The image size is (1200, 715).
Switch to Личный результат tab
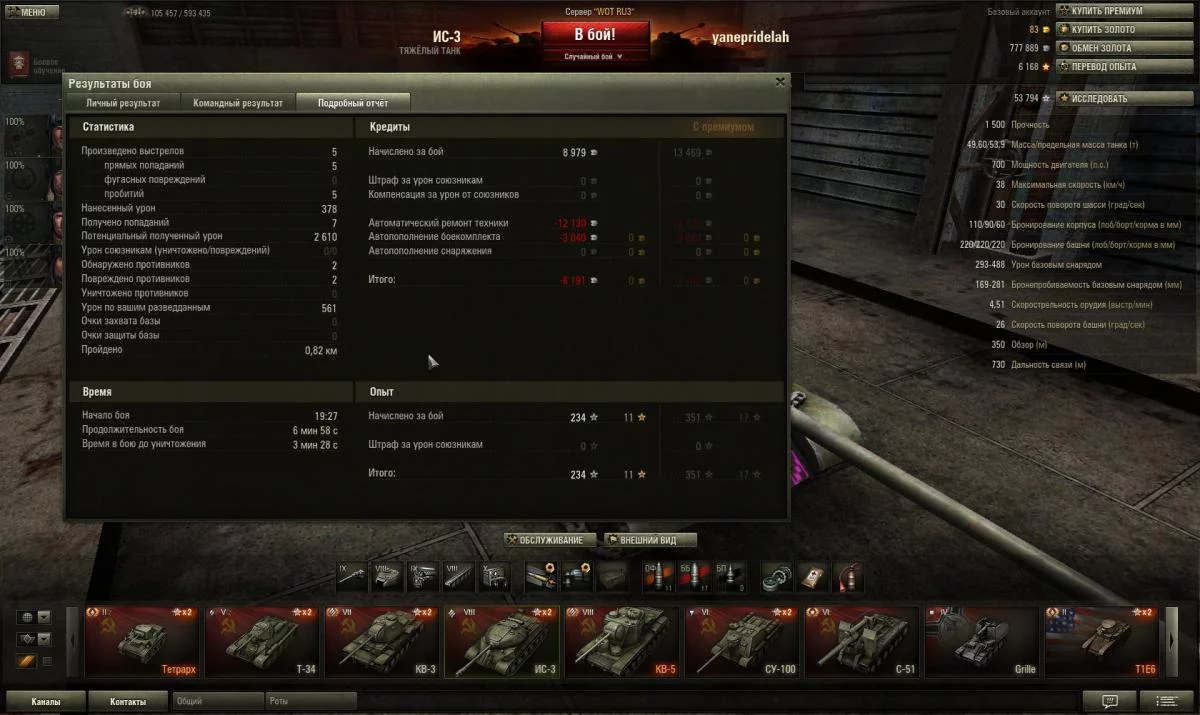(x=123, y=103)
